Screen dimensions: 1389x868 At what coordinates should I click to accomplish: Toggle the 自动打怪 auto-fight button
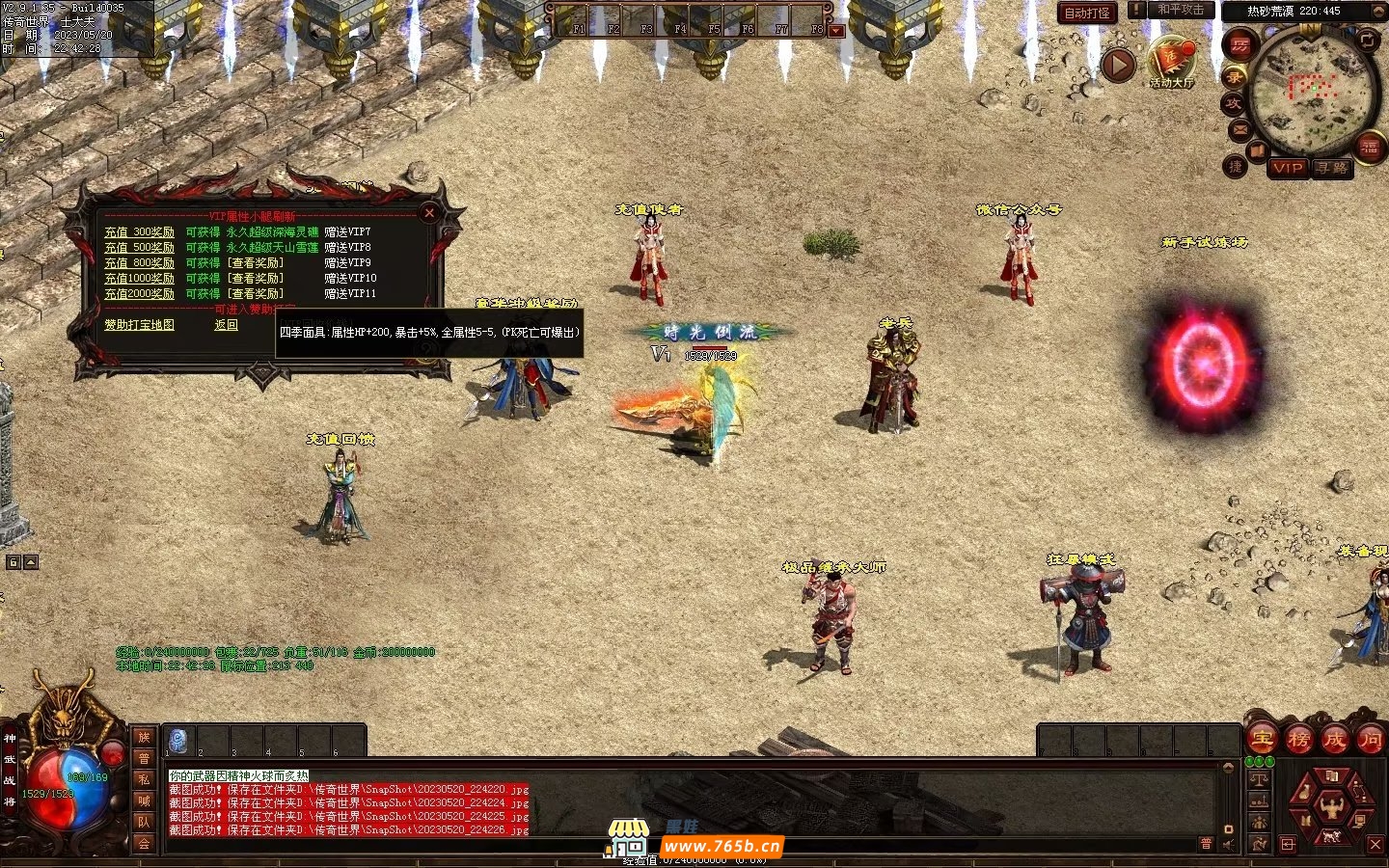click(1087, 13)
